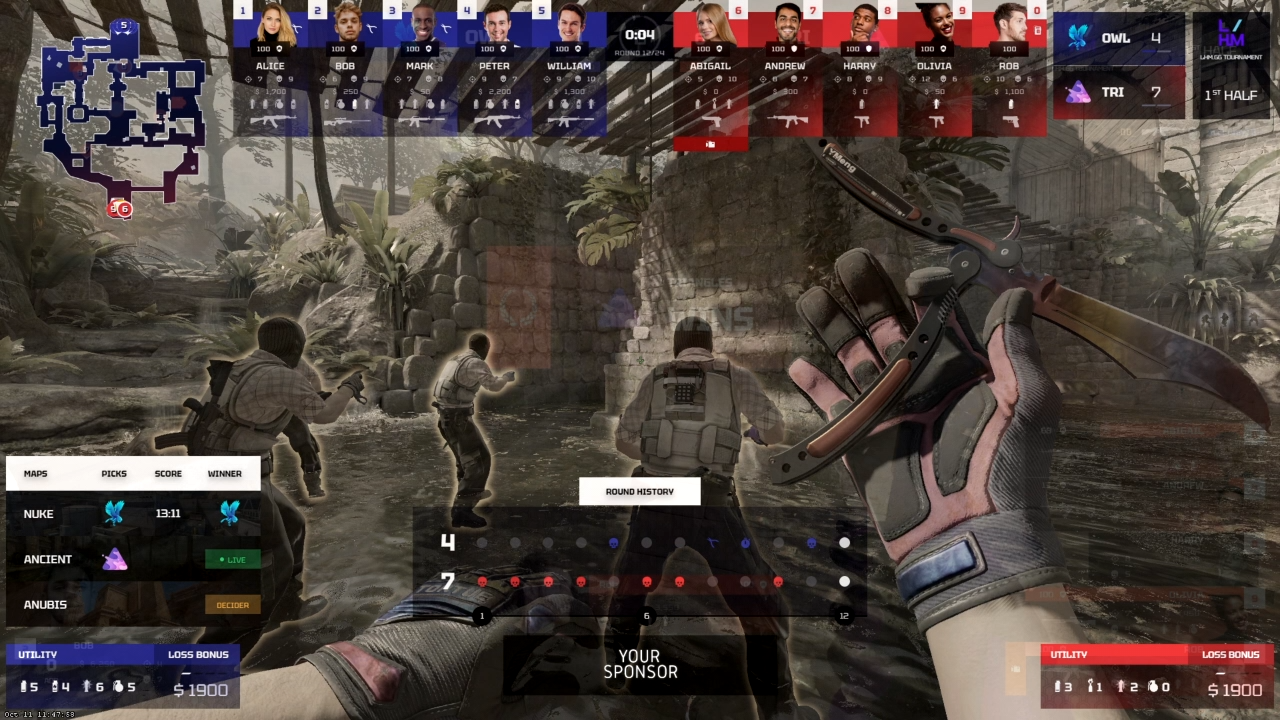Choose Bob's player card
Screen dimensions: 1280x720
tap(345, 70)
